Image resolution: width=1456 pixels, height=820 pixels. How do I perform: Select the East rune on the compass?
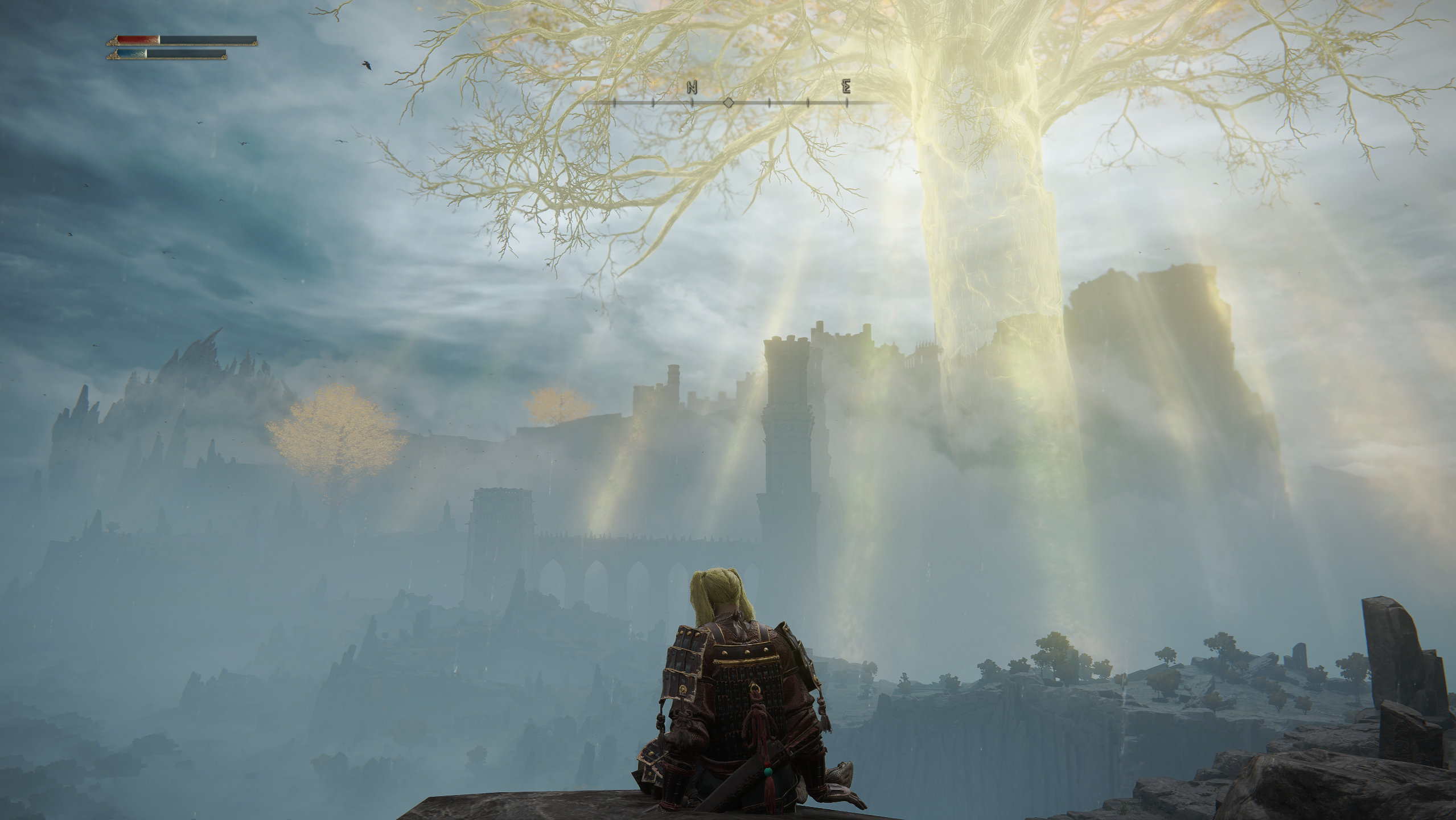(846, 87)
